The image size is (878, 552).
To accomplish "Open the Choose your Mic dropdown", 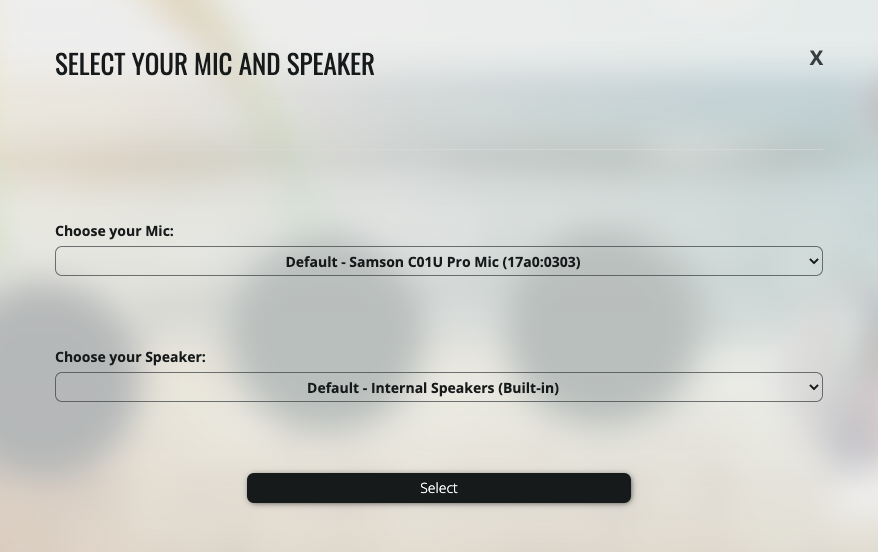I will 438,261.
